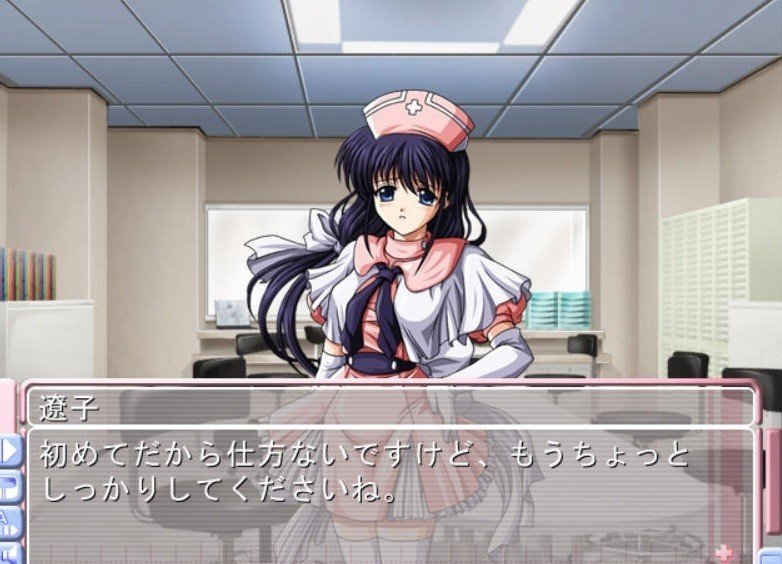Activate the auto-advance "A" button
This screenshot has height=564, width=782.
click(x=11, y=520)
